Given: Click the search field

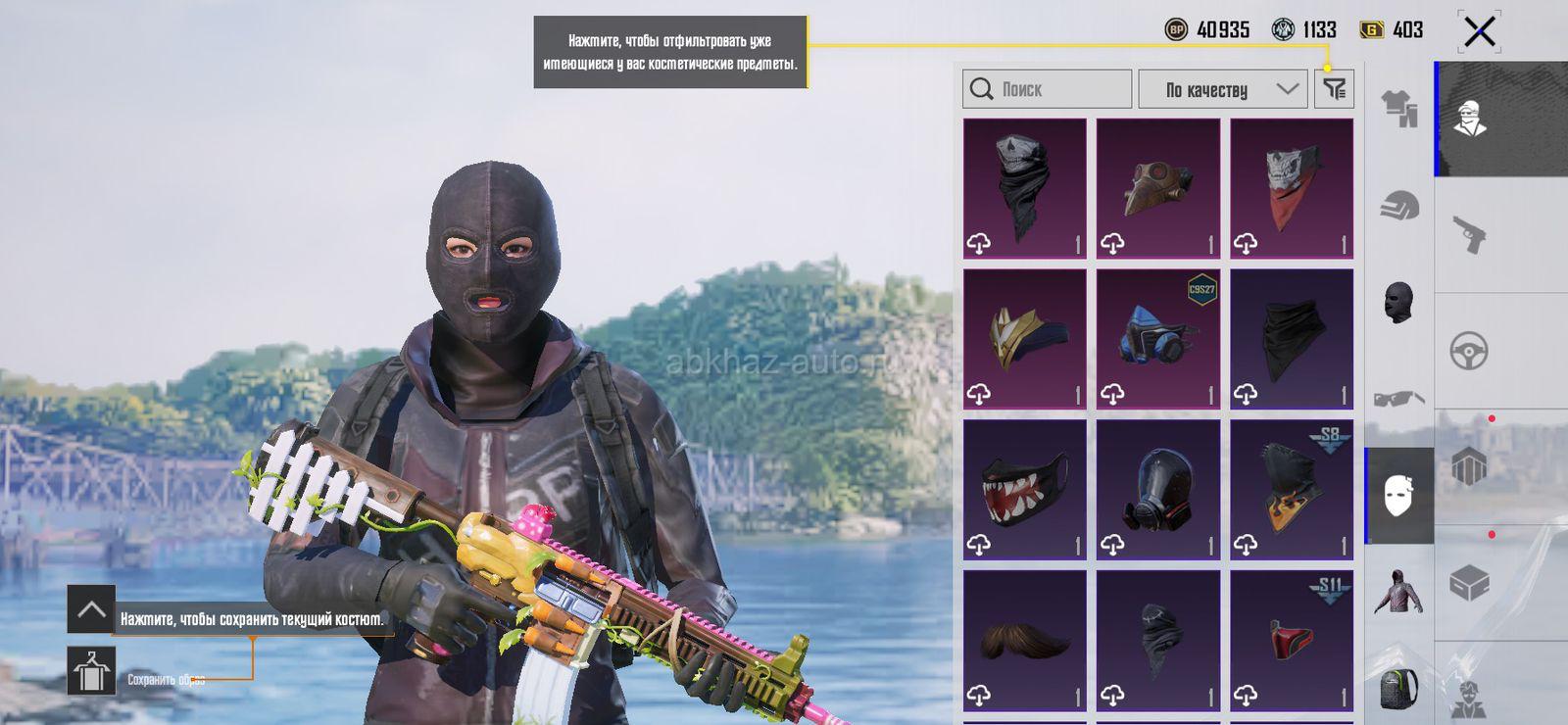Looking at the screenshot, I should [x=1047, y=89].
